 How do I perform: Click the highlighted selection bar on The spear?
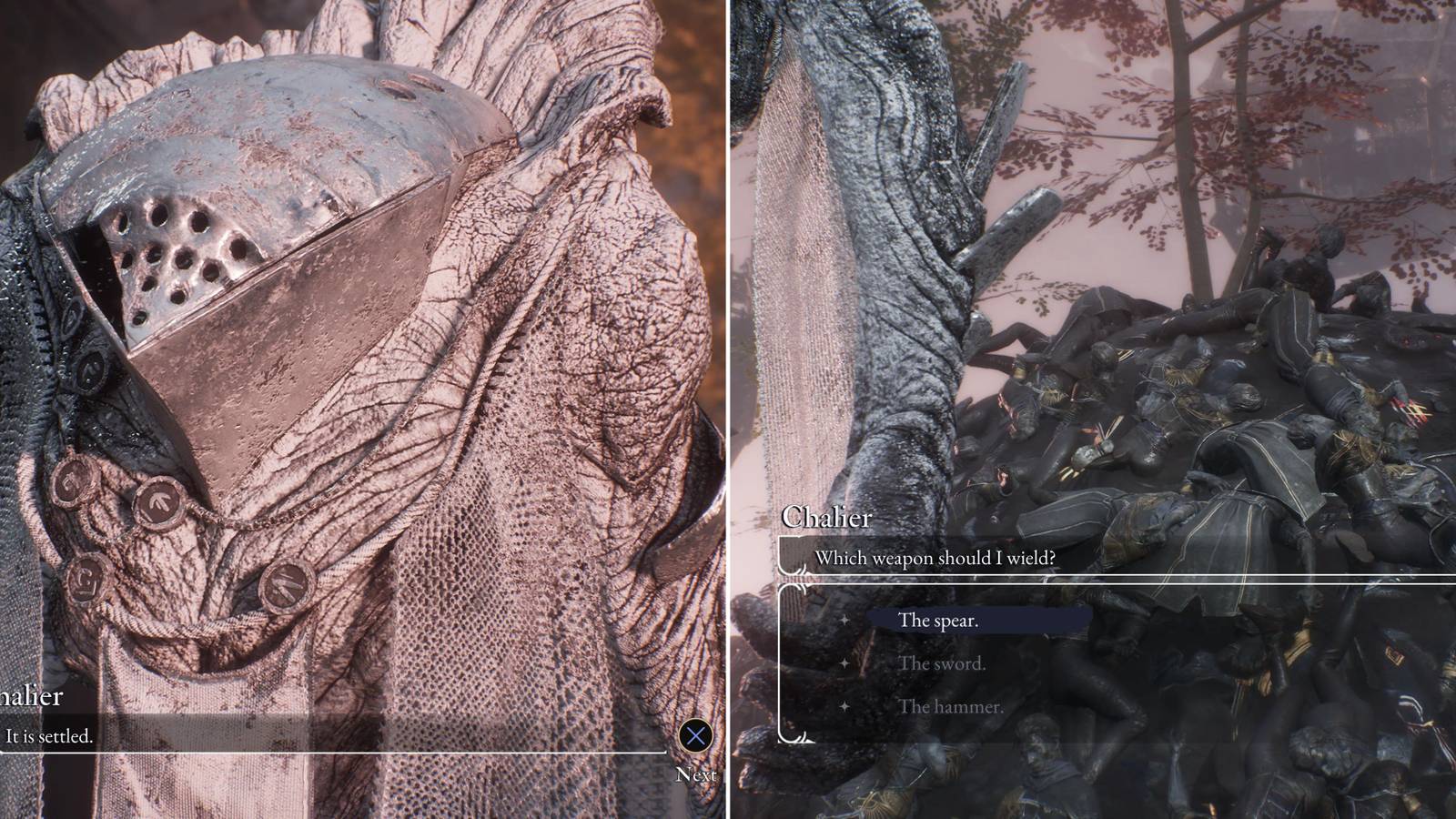pos(978,620)
